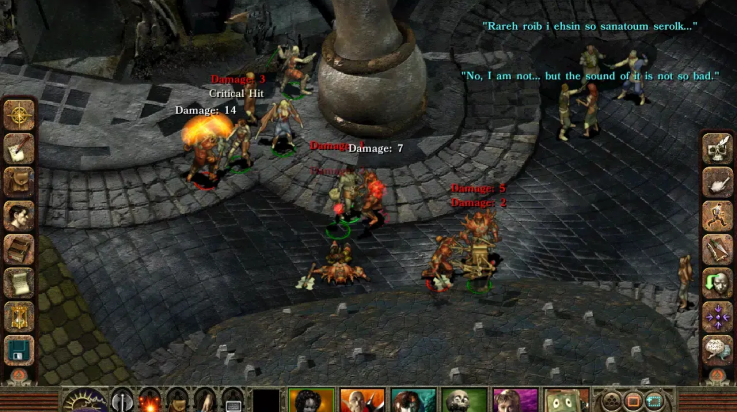Image resolution: width=737 pixels, height=412 pixels.
Task: Open the character record portrait button
Action: point(19,215)
